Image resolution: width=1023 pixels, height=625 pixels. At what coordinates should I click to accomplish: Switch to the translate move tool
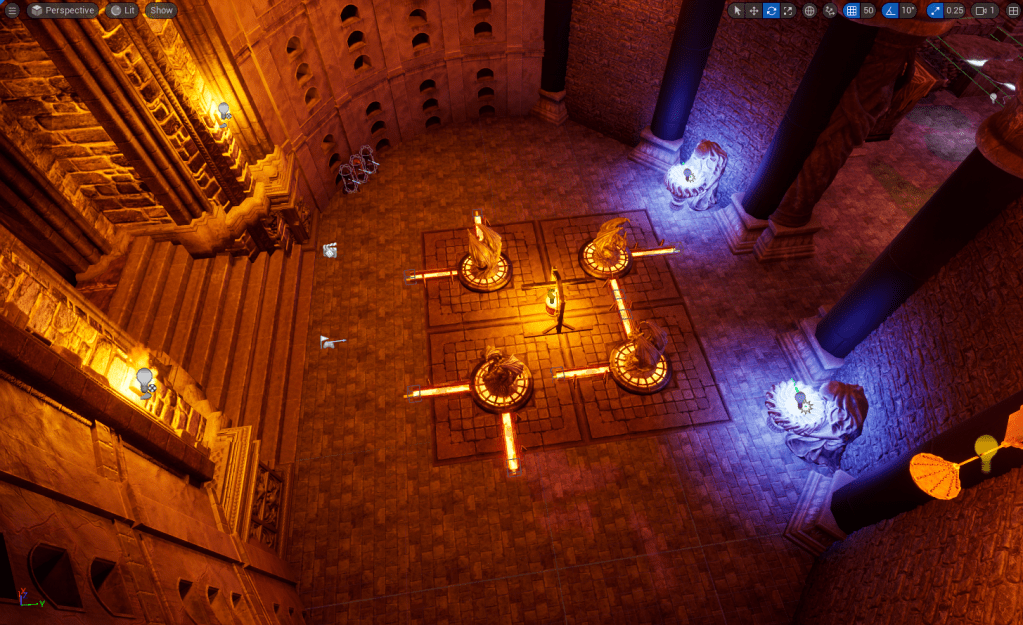(754, 11)
